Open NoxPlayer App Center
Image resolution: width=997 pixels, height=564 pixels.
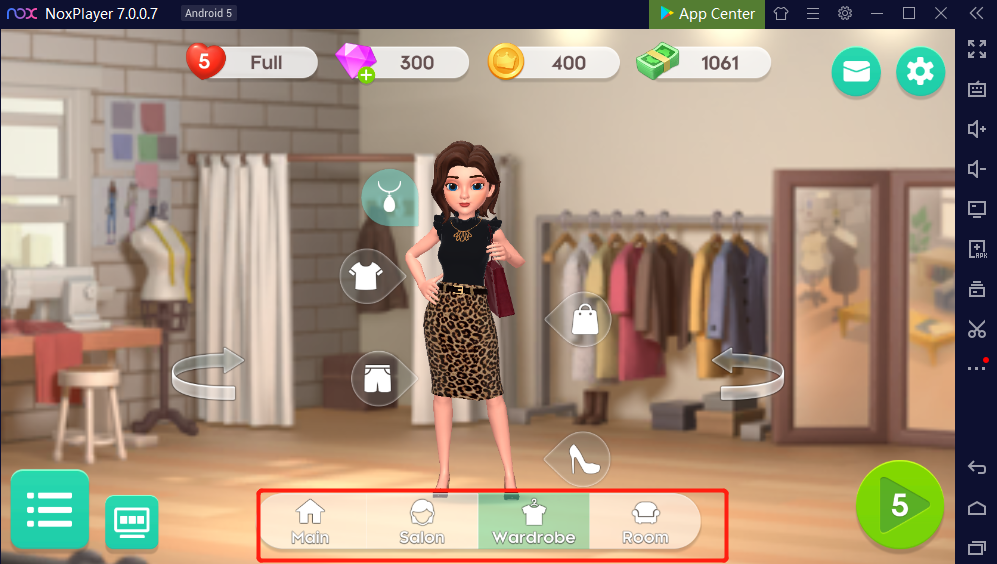click(707, 14)
